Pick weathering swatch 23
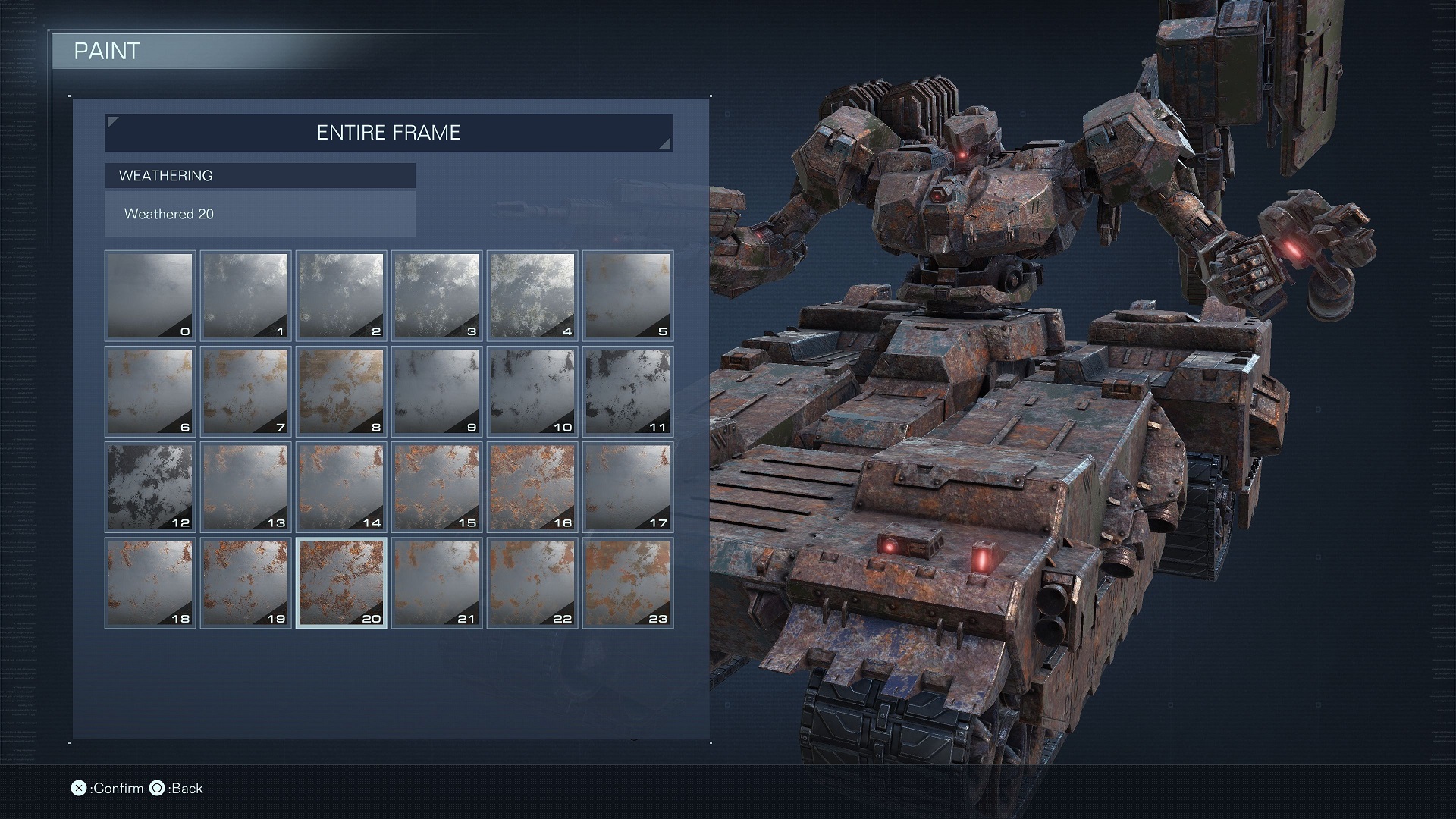This screenshot has height=819, width=1456. tap(628, 582)
